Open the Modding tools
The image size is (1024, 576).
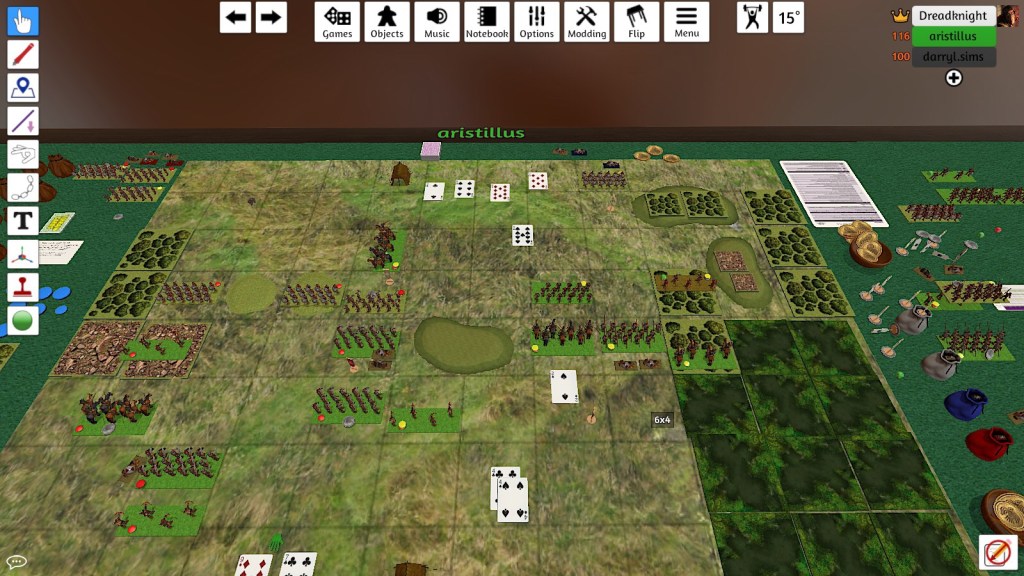(587, 21)
